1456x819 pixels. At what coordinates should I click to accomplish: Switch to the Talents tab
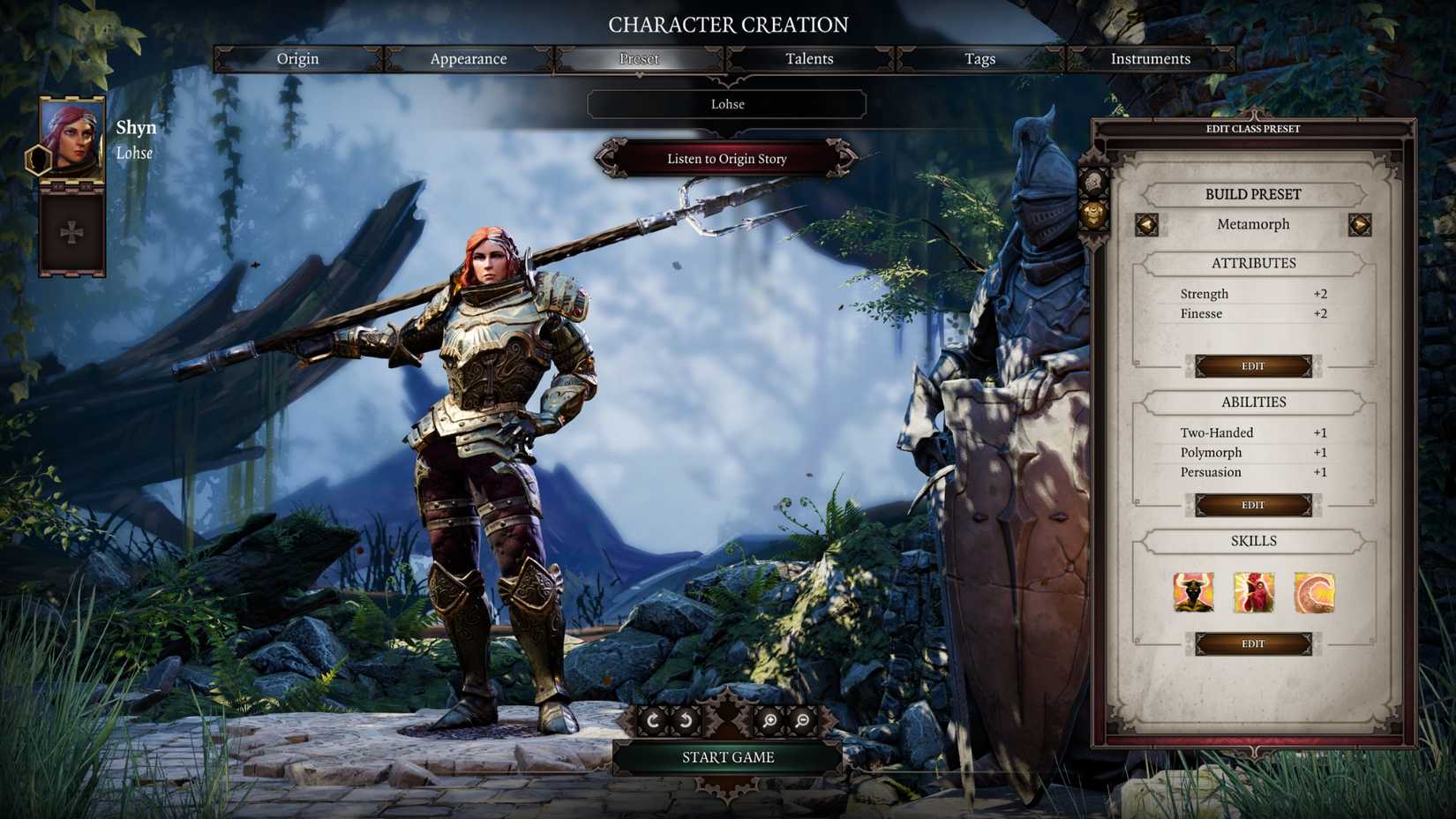click(x=808, y=58)
